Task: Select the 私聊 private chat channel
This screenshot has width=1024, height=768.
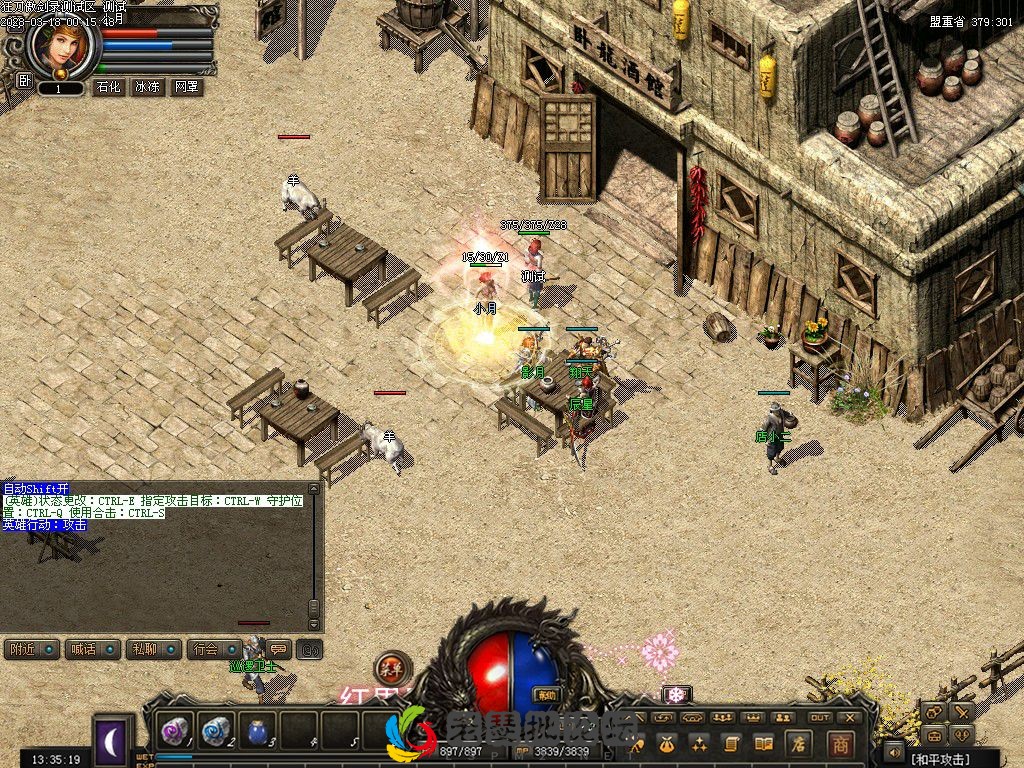Action: (x=152, y=649)
